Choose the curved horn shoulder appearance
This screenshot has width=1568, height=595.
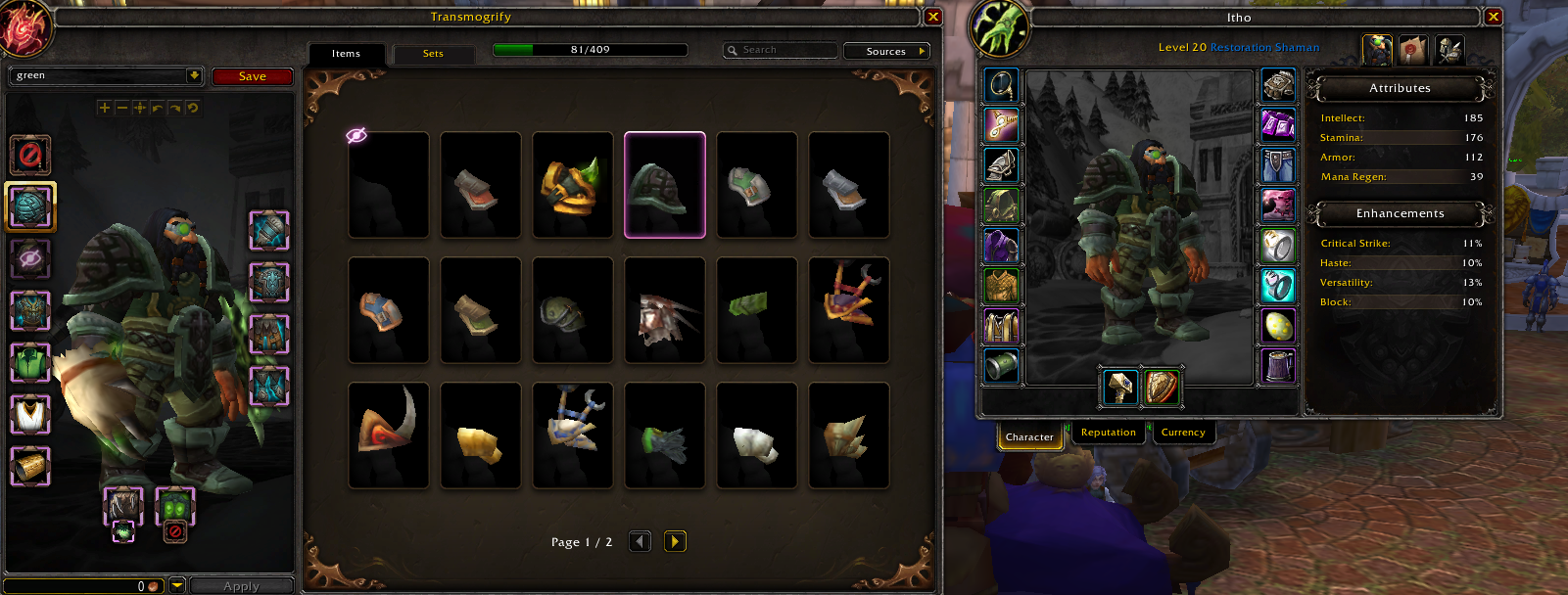pos(389,435)
